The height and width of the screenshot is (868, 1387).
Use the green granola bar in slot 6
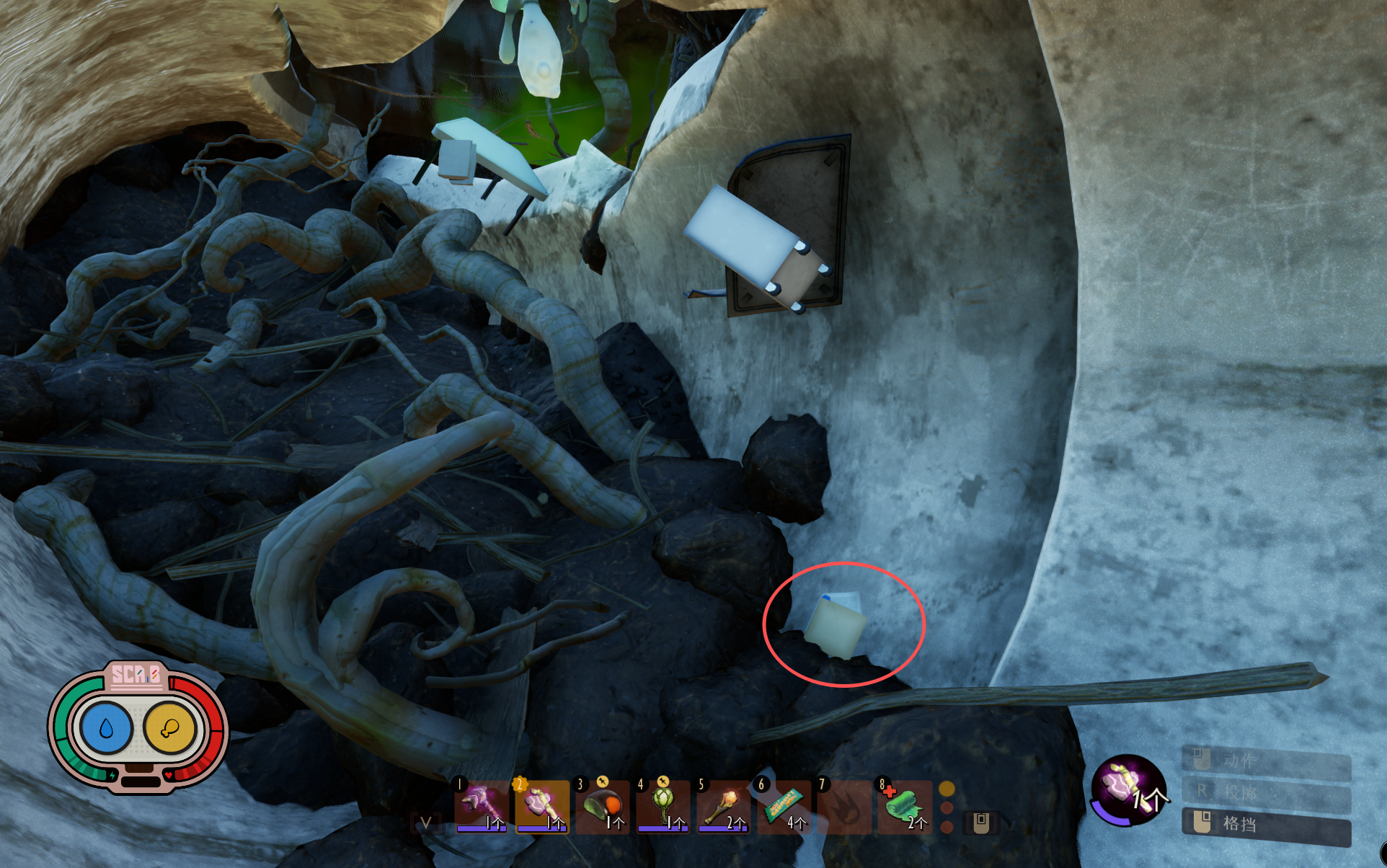tap(784, 806)
